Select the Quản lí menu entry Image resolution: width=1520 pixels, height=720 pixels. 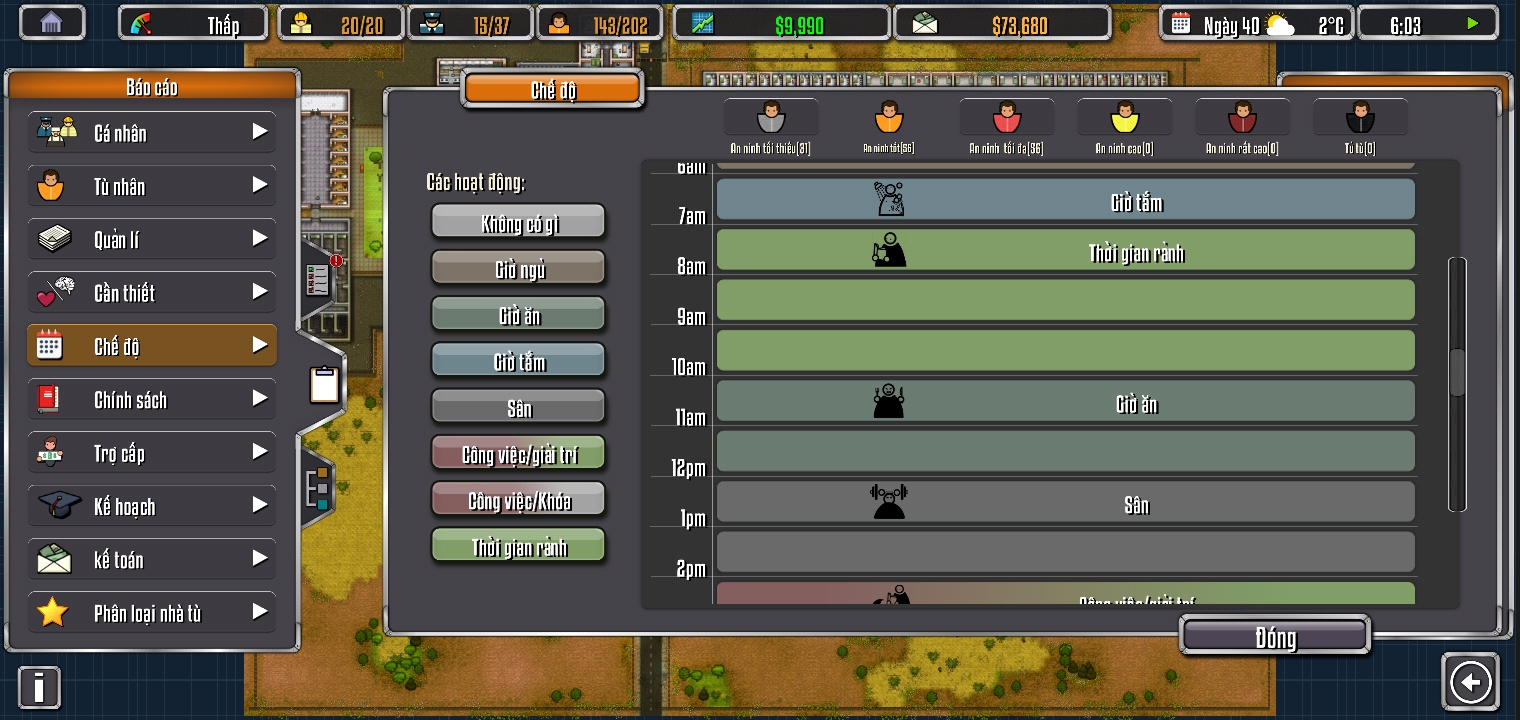[151, 239]
